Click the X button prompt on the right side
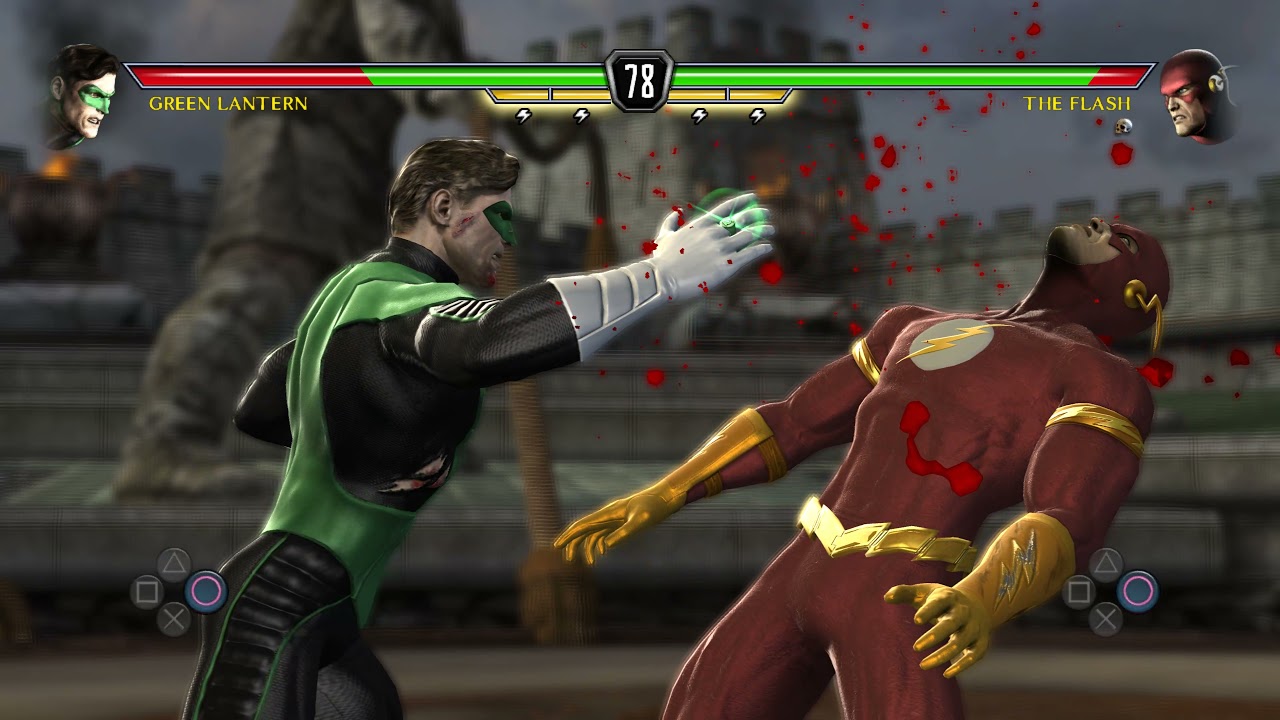Screen dimensions: 1280x720 pyautogui.click(x=1105, y=618)
